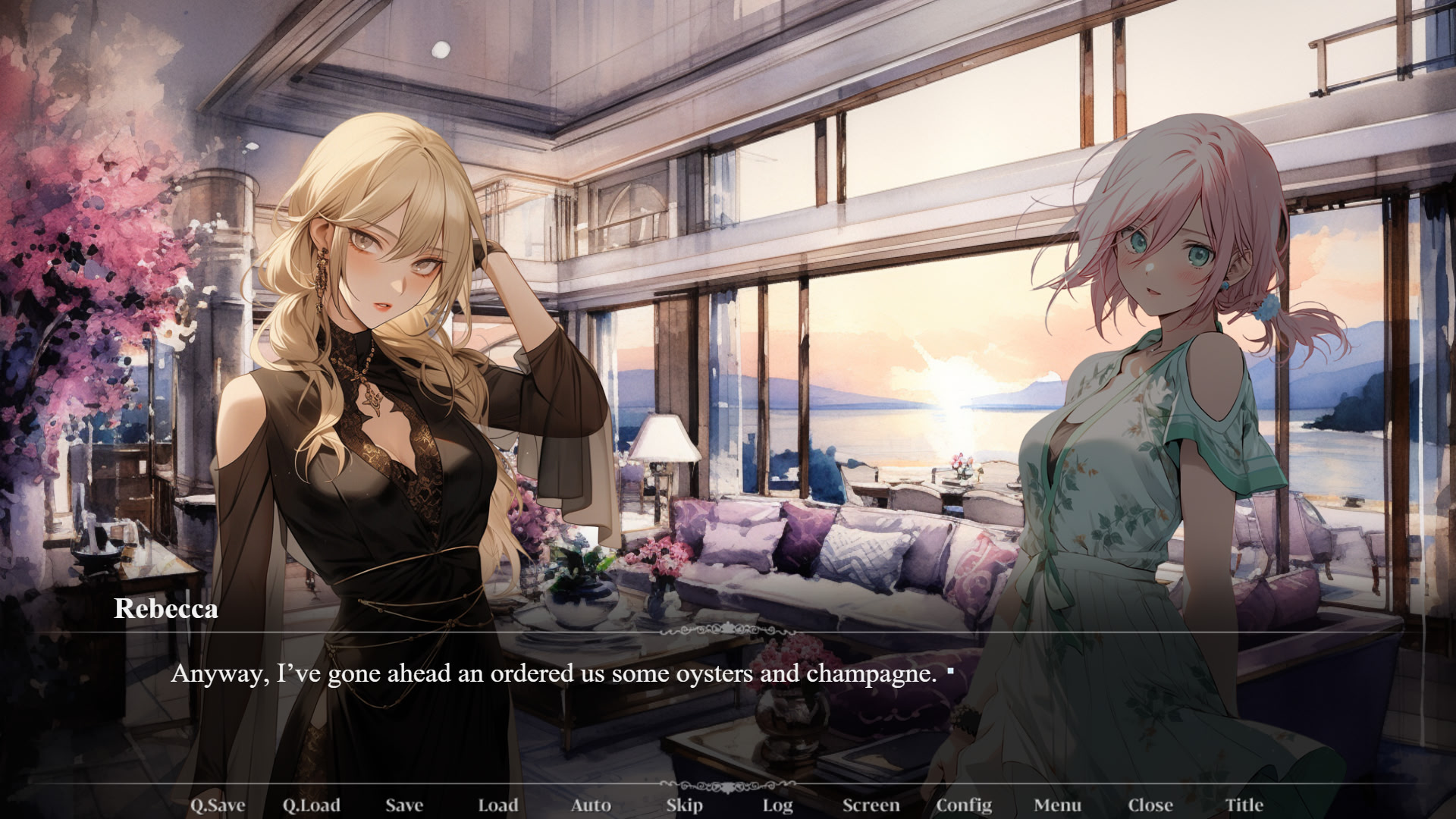Toggle the Screen display mode
The width and height of the screenshot is (1456, 819).
(x=871, y=805)
